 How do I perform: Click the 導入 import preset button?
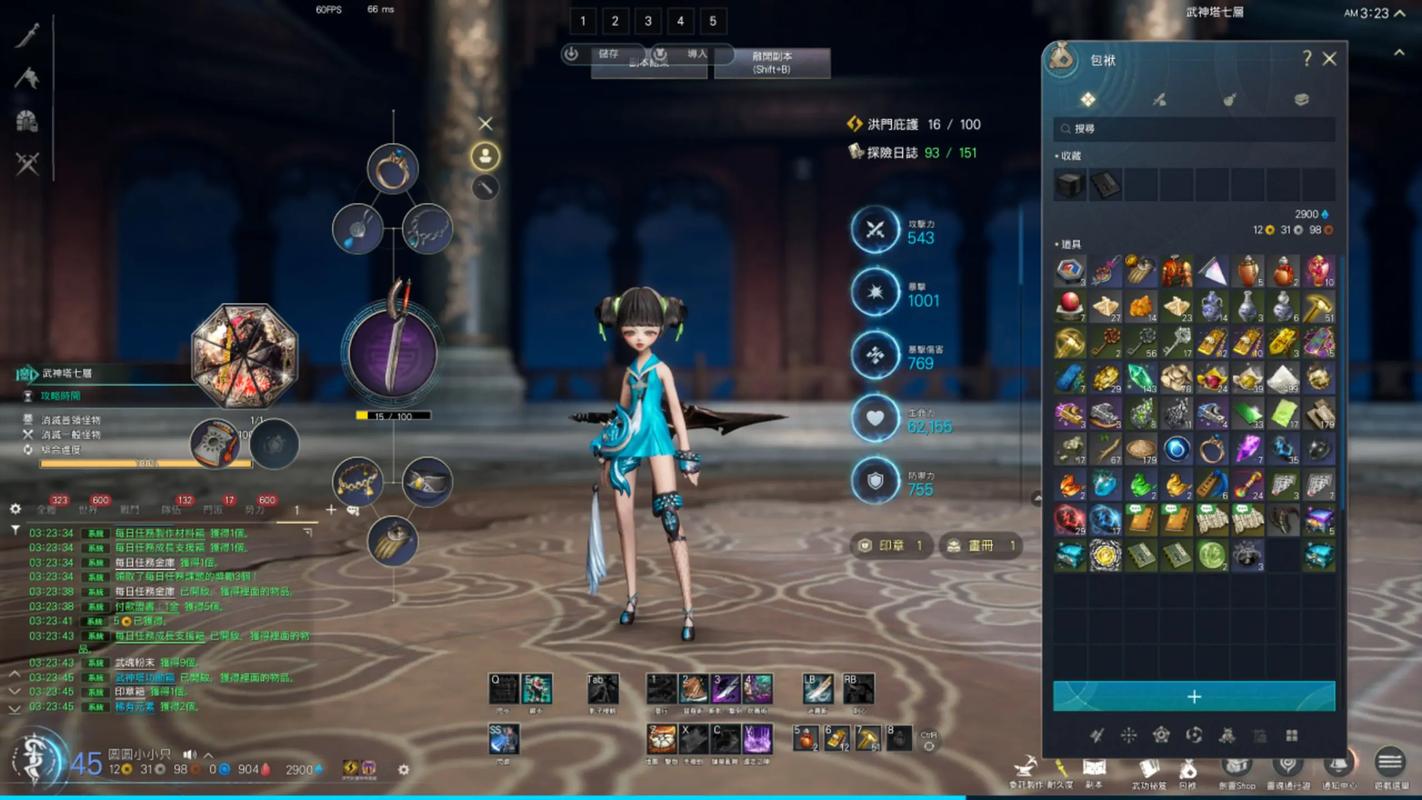[x=686, y=54]
